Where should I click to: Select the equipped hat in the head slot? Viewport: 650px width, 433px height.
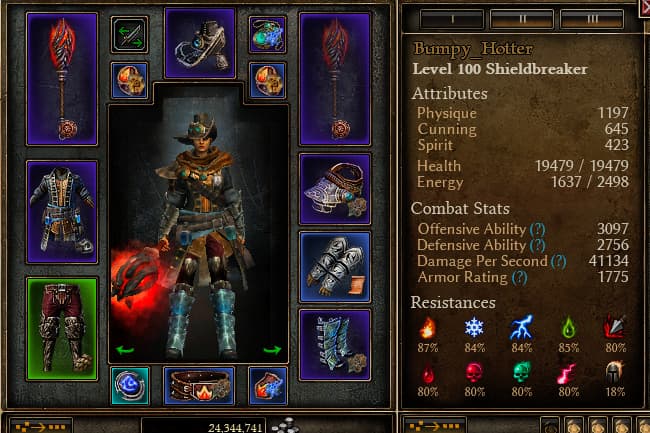[x=199, y=43]
